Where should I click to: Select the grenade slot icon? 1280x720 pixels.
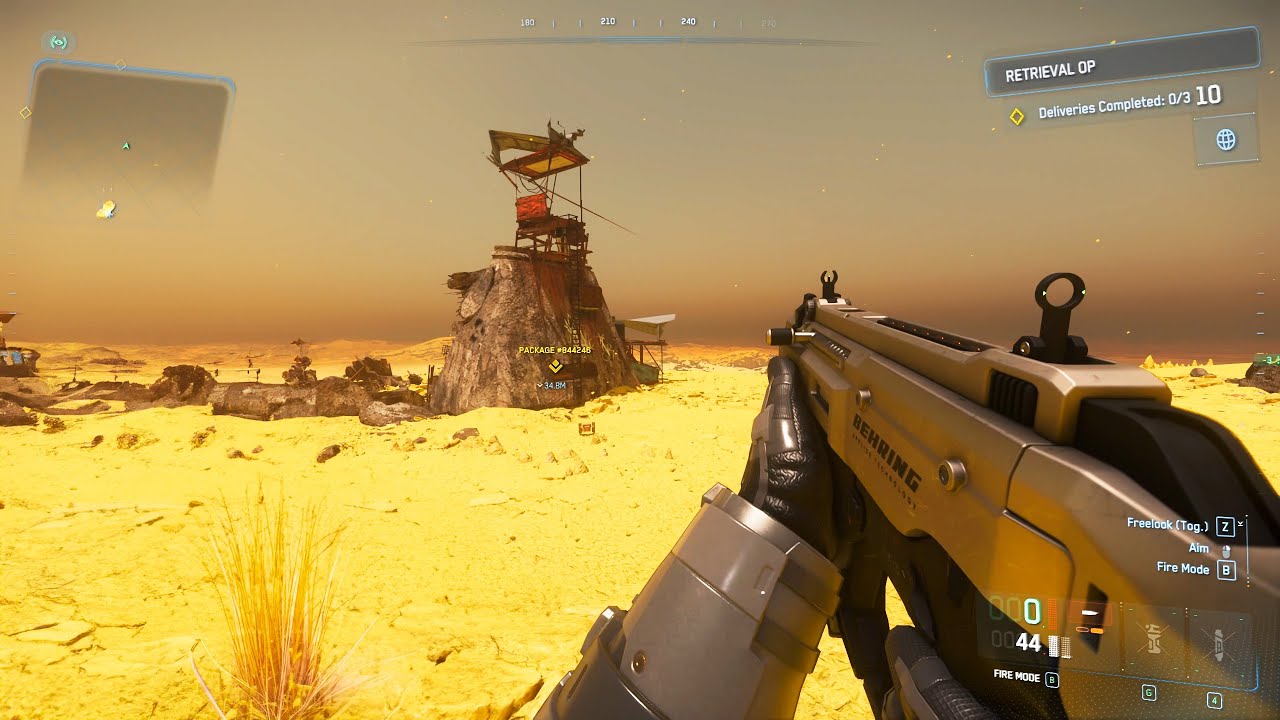[1152, 636]
